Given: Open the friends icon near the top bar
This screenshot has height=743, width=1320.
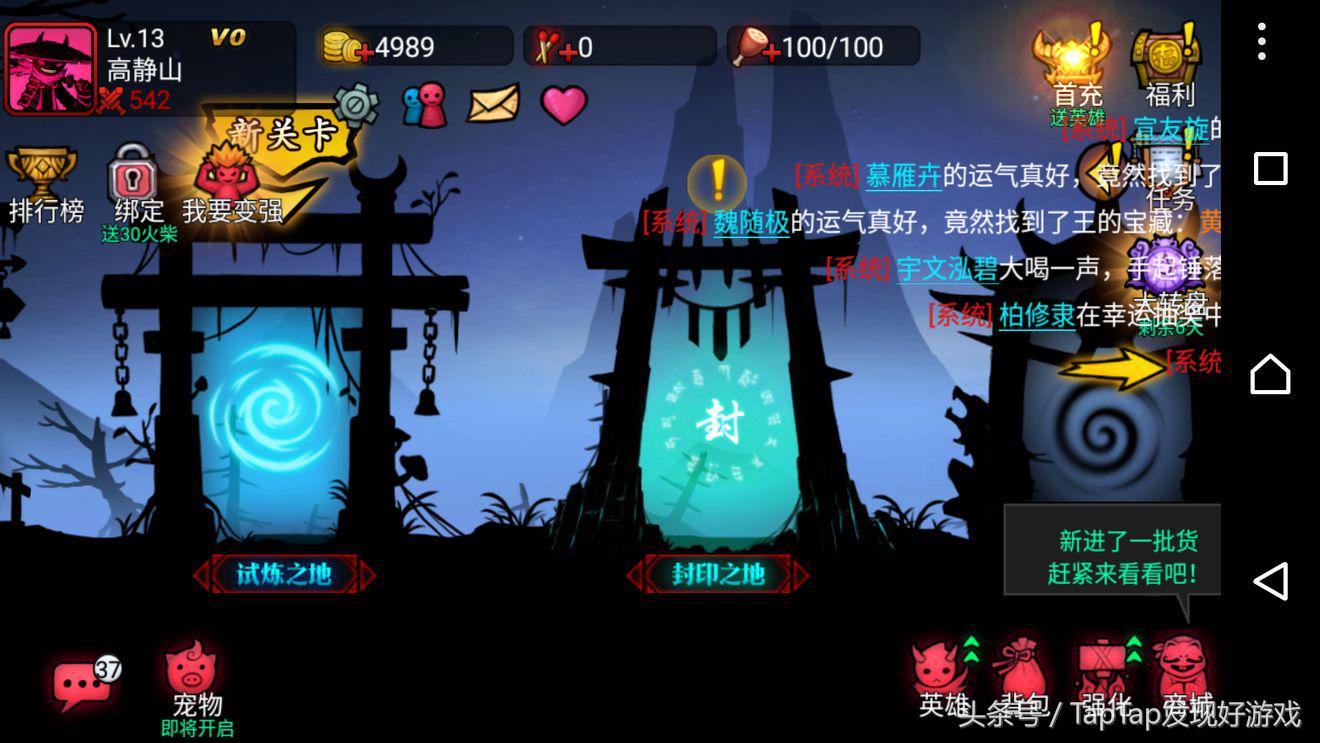Looking at the screenshot, I should [x=424, y=104].
